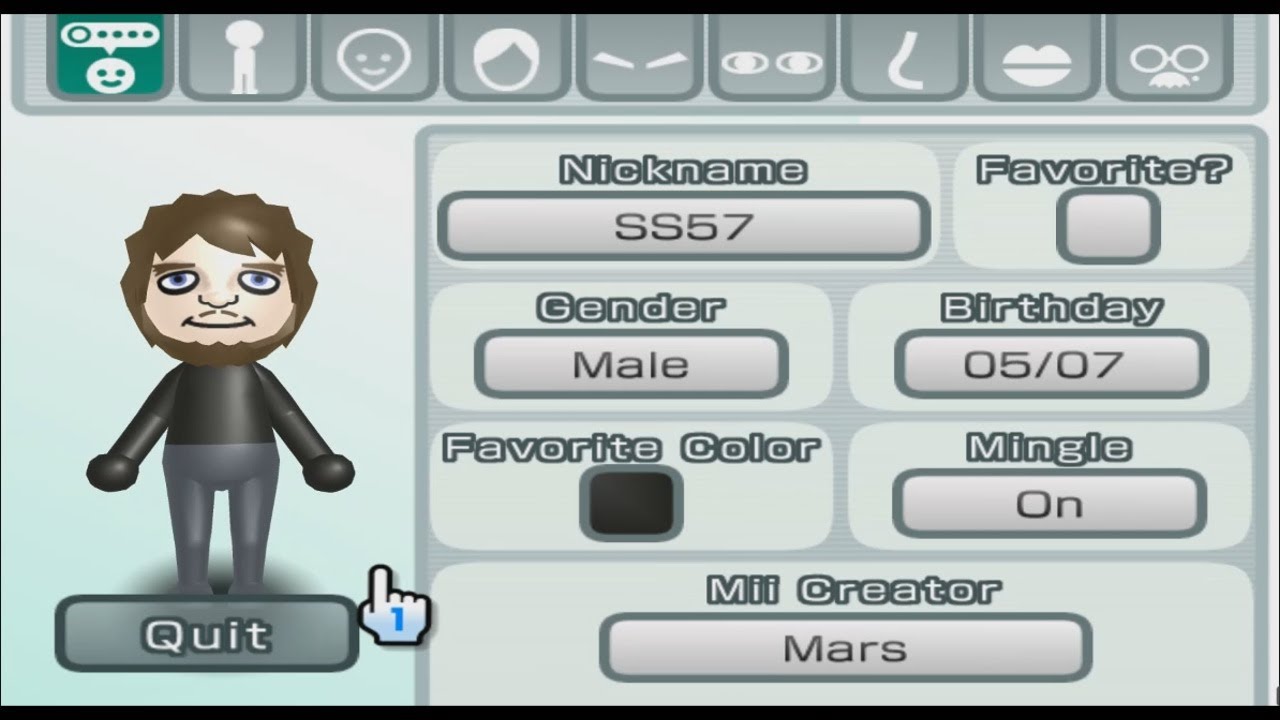
Task: Open the Gender selection field
Action: [630, 364]
